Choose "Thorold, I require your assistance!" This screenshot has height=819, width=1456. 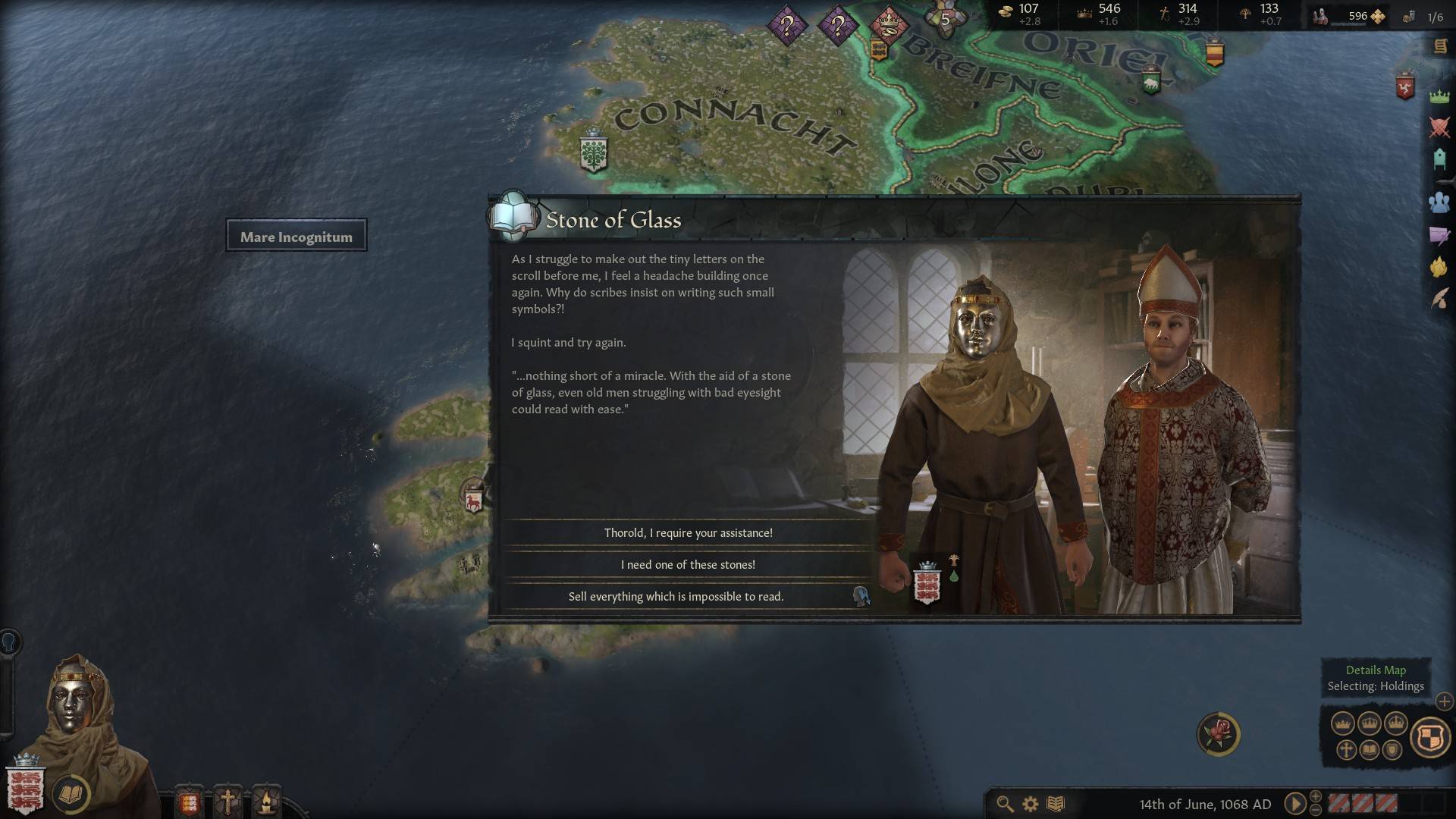pos(688,533)
